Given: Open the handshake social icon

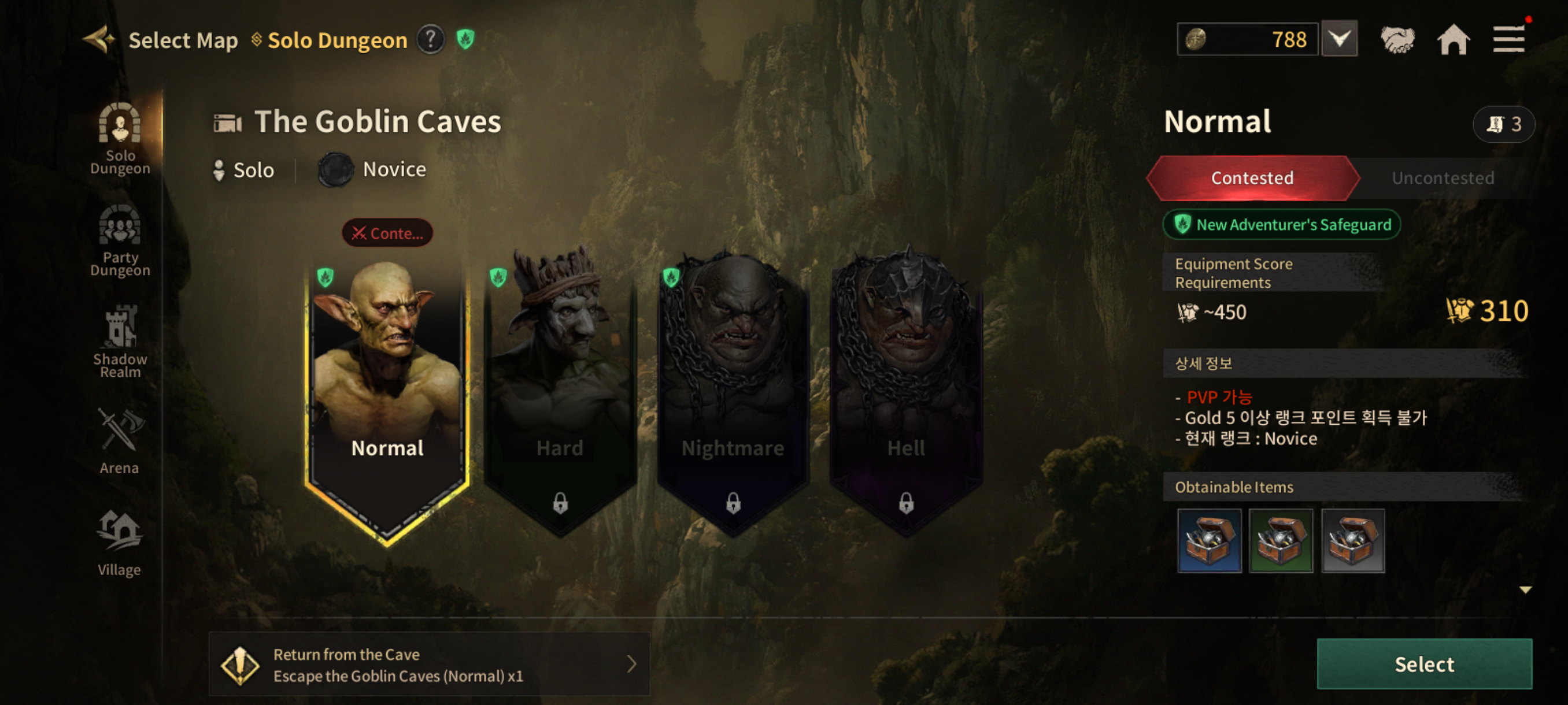Looking at the screenshot, I should point(1397,39).
